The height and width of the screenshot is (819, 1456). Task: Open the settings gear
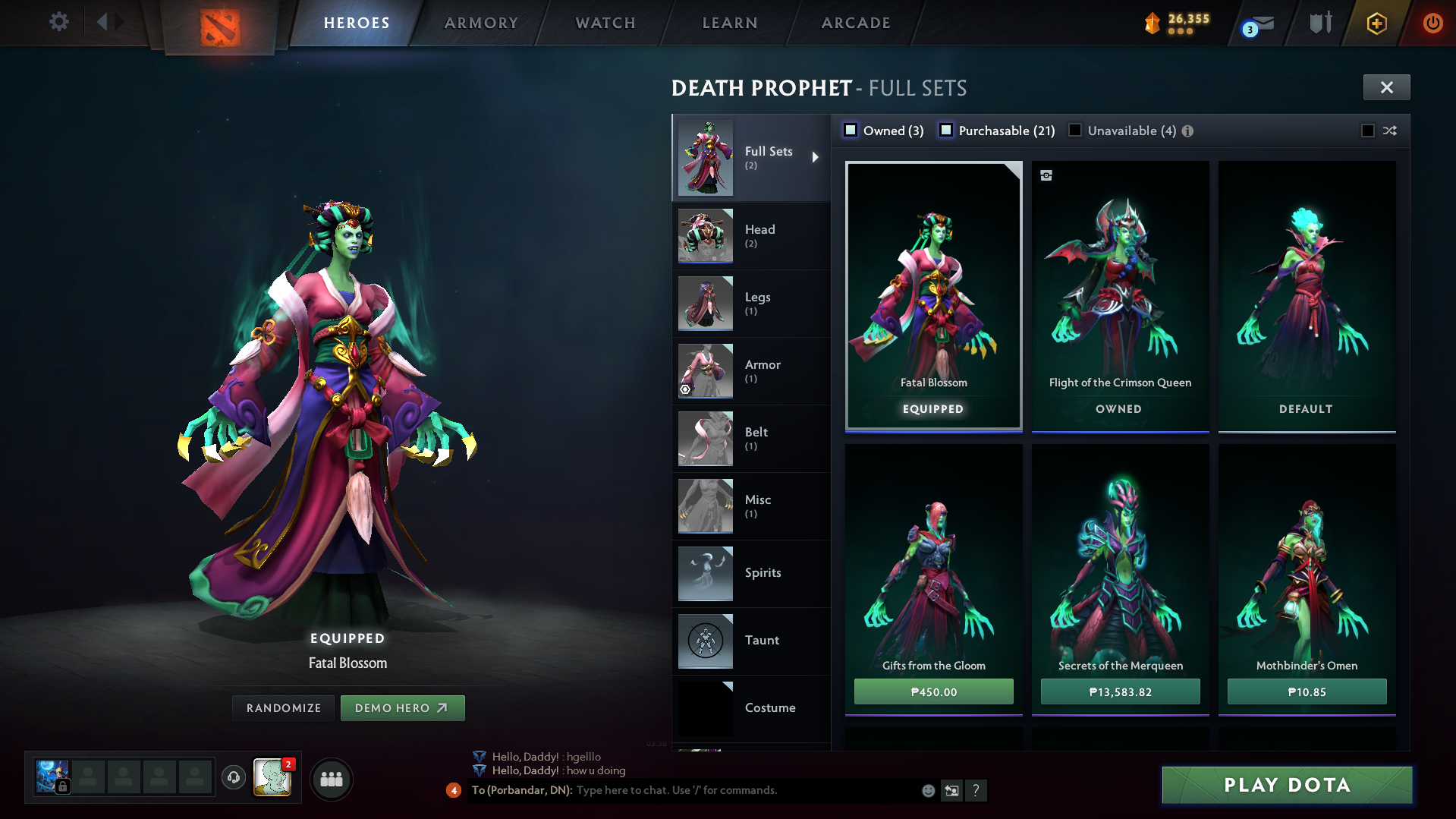click(x=58, y=22)
